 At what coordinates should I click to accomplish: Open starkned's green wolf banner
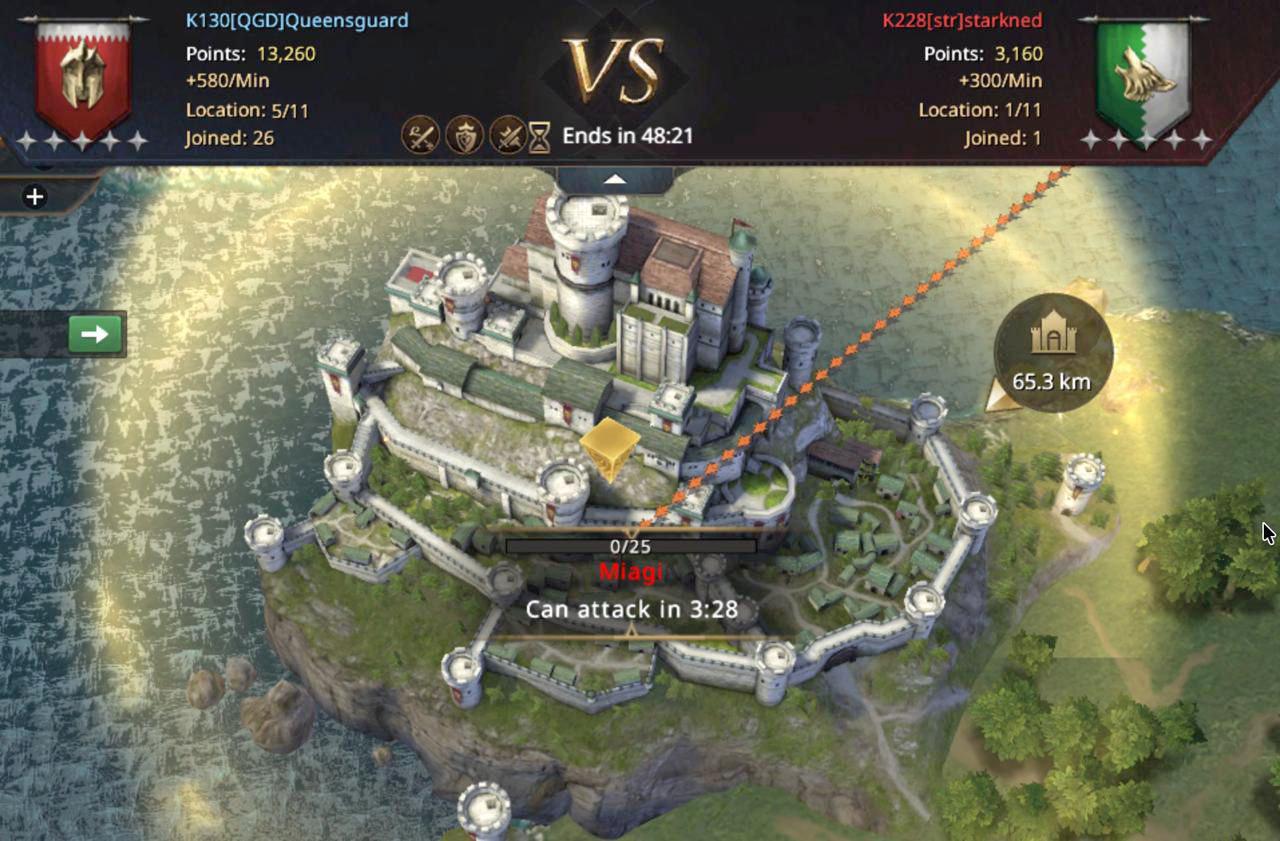[x=1143, y=79]
